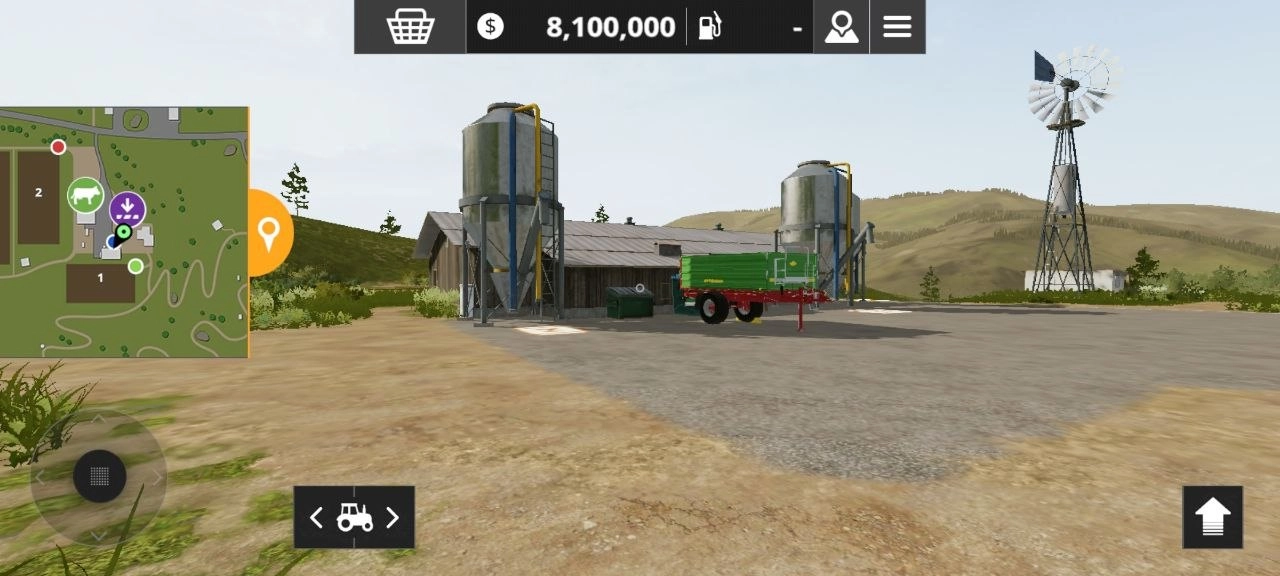Select field 1 on the minimap

pos(100,279)
